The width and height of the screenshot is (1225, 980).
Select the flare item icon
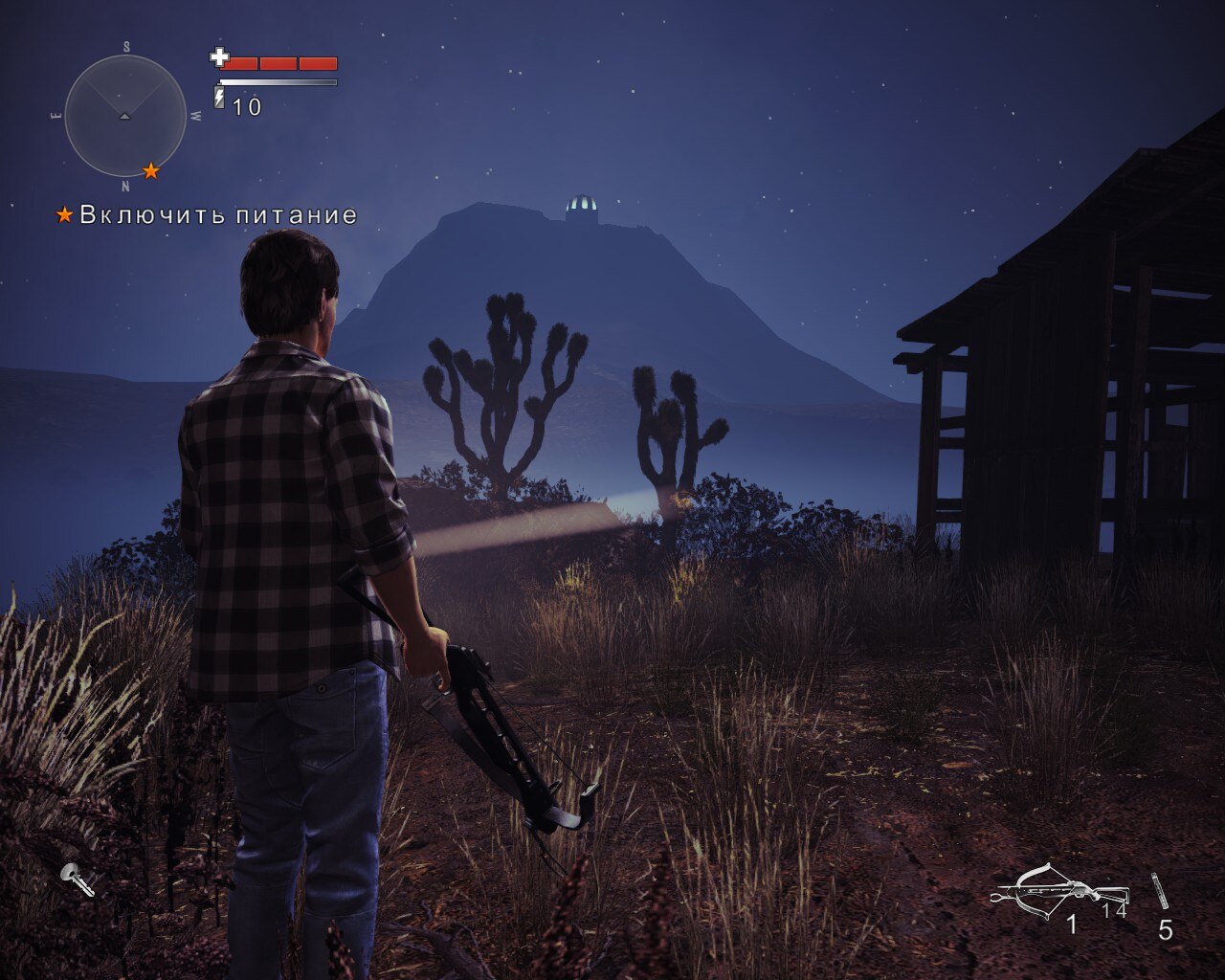point(1160,890)
